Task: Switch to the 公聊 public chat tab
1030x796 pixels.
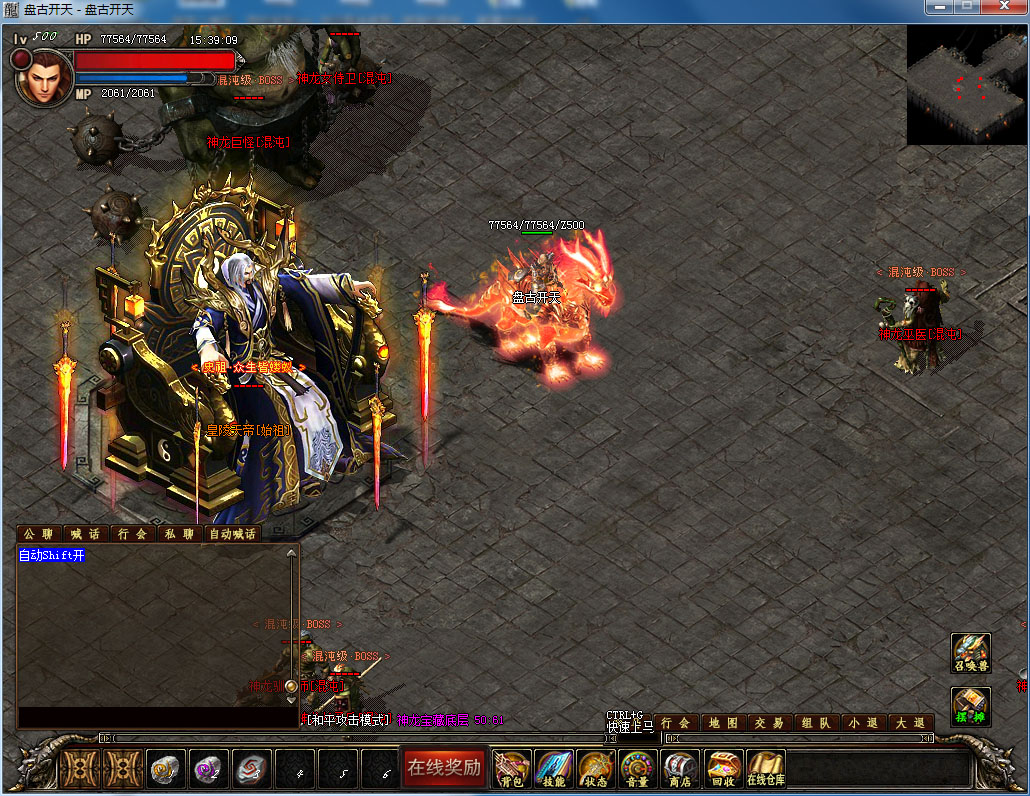Action: pyautogui.click(x=39, y=534)
